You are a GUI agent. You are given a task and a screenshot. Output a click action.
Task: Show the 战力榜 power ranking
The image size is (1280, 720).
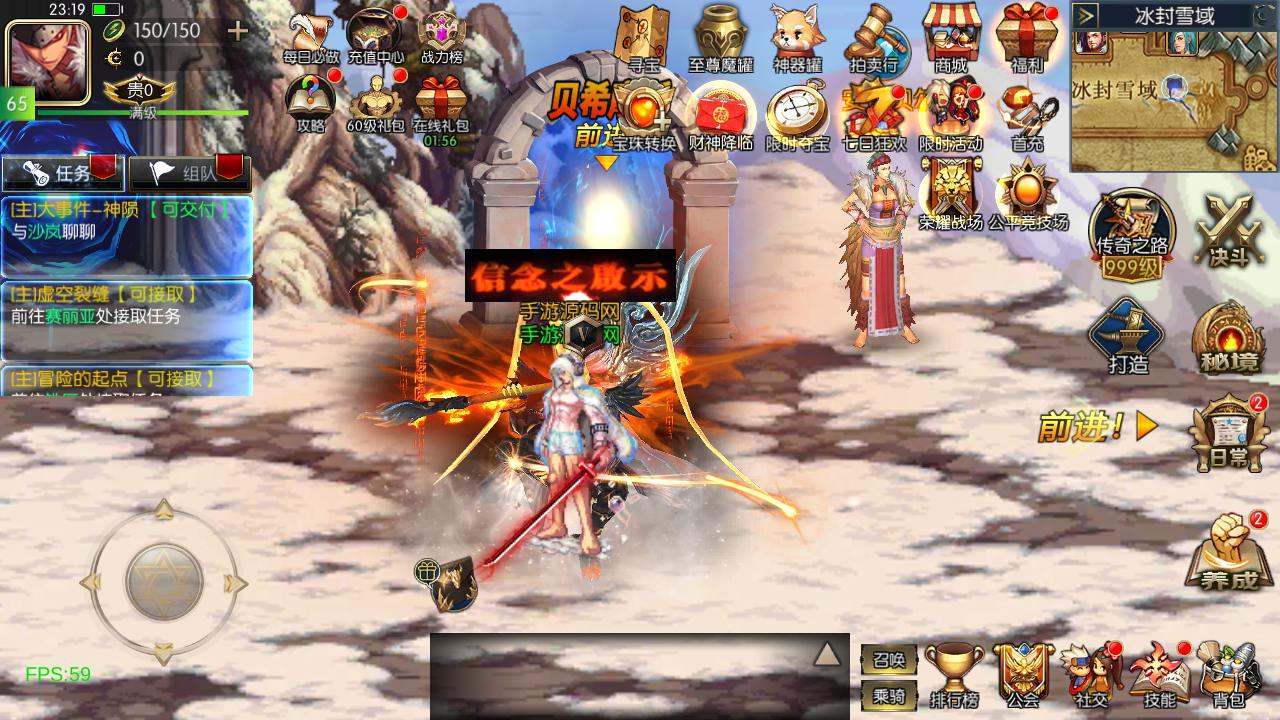coord(441,38)
